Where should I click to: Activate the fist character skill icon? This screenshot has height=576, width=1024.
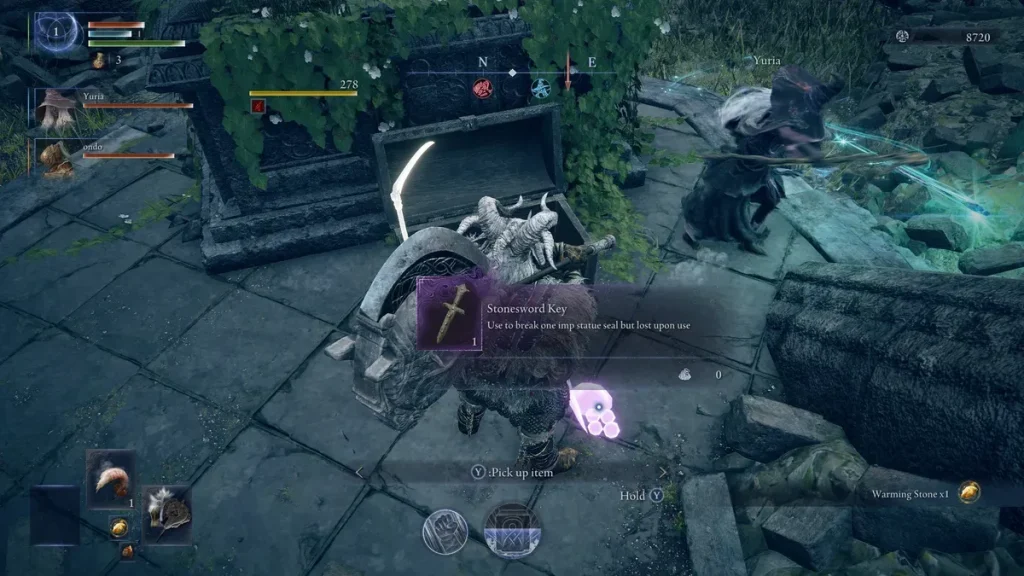[445, 532]
